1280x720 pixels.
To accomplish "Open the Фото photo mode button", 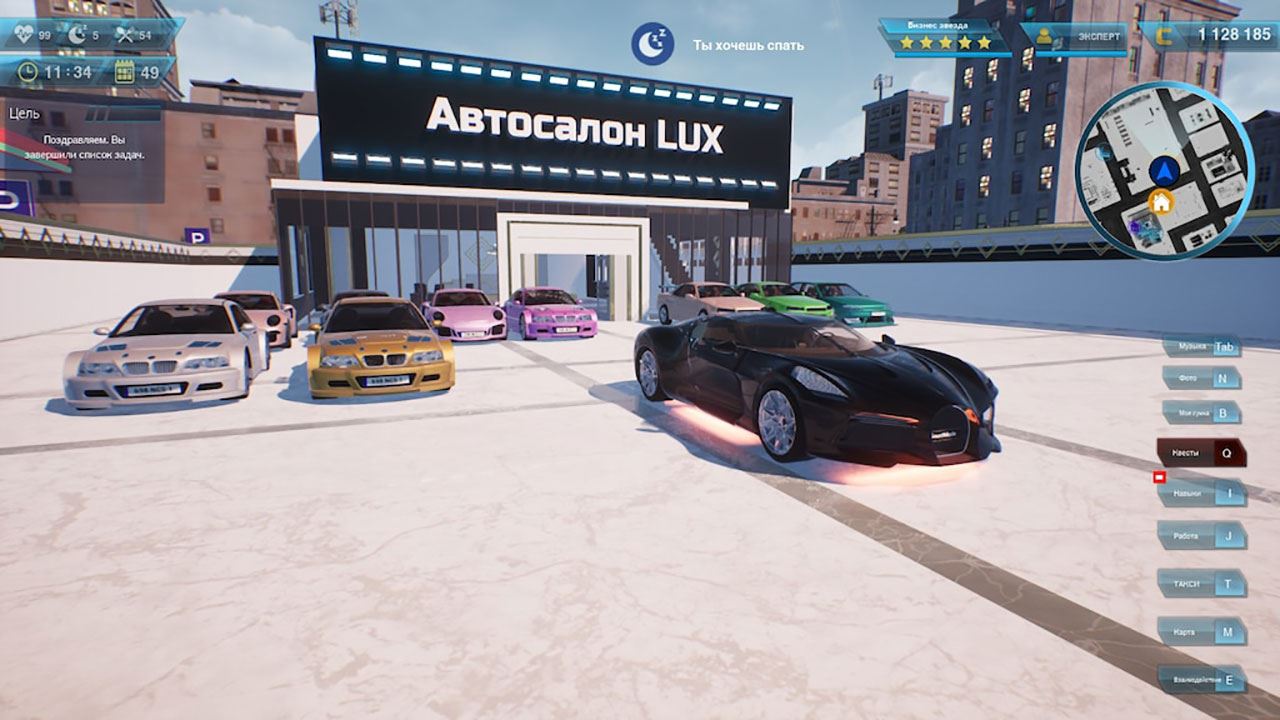I will click(x=1201, y=379).
